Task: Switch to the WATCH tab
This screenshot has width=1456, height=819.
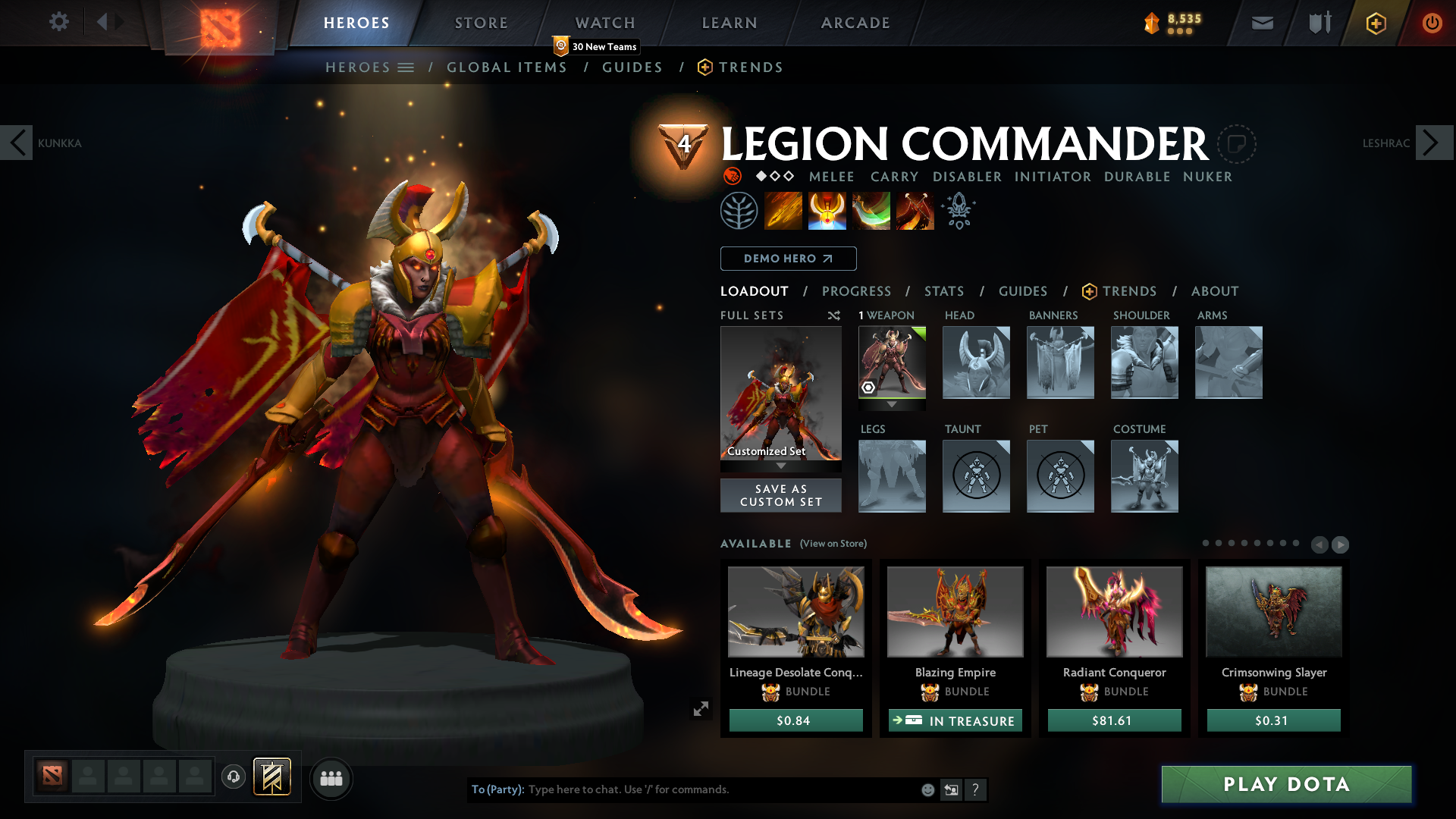Action: [604, 23]
